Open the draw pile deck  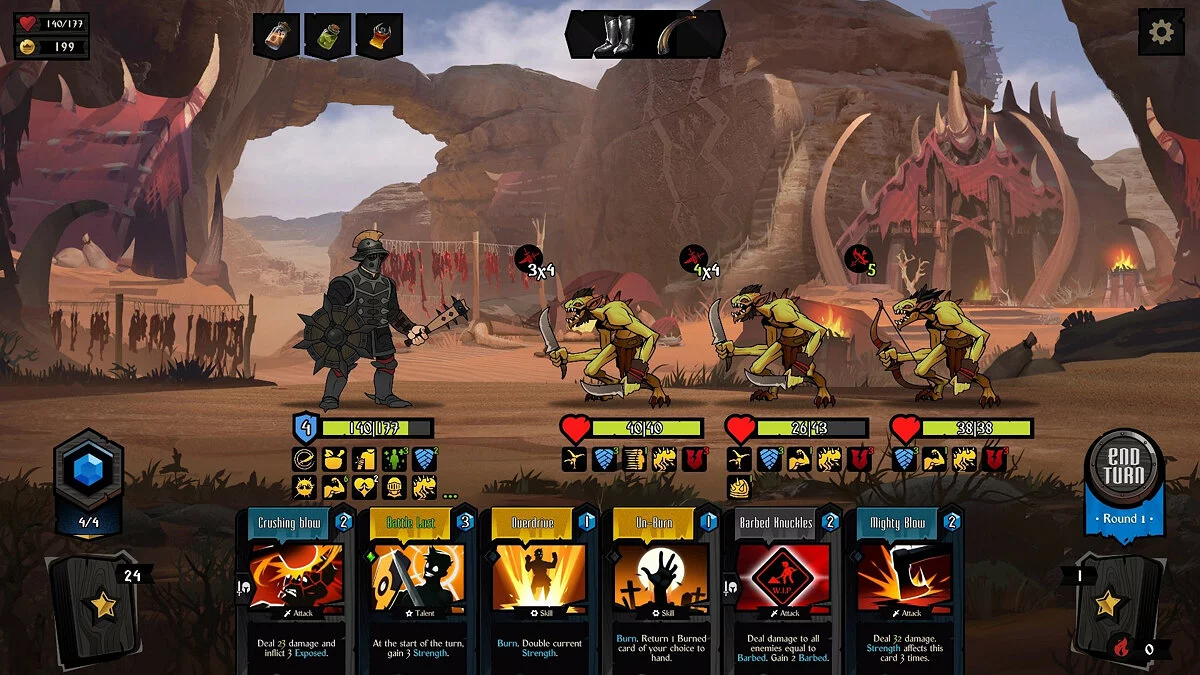[x=98, y=603]
